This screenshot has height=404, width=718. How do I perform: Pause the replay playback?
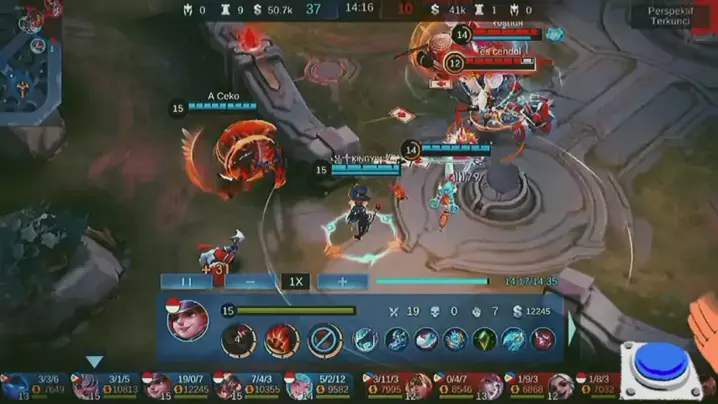pyautogui.click(x=186, y=282)
